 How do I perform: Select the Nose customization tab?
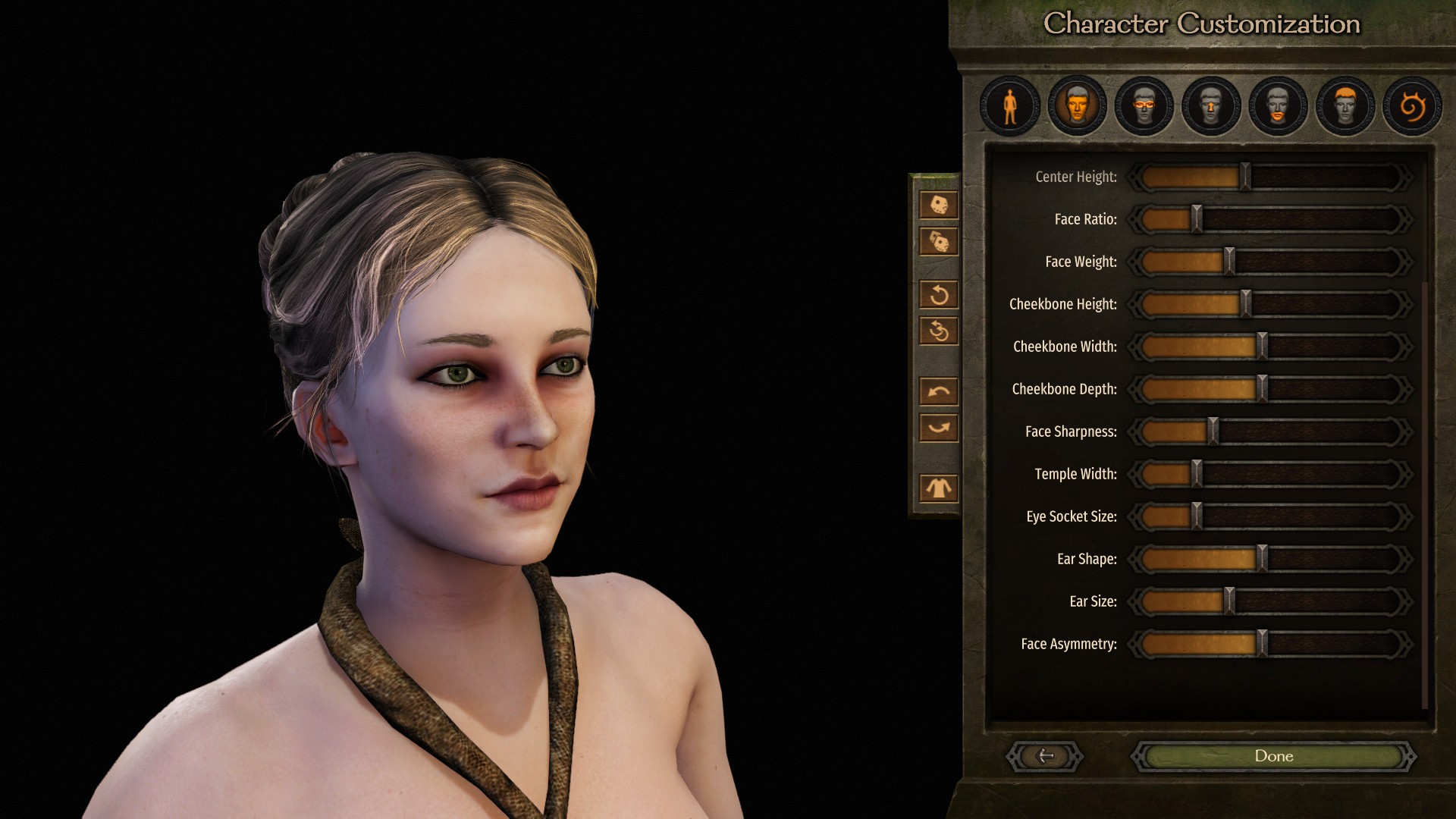pos(1211,106)
